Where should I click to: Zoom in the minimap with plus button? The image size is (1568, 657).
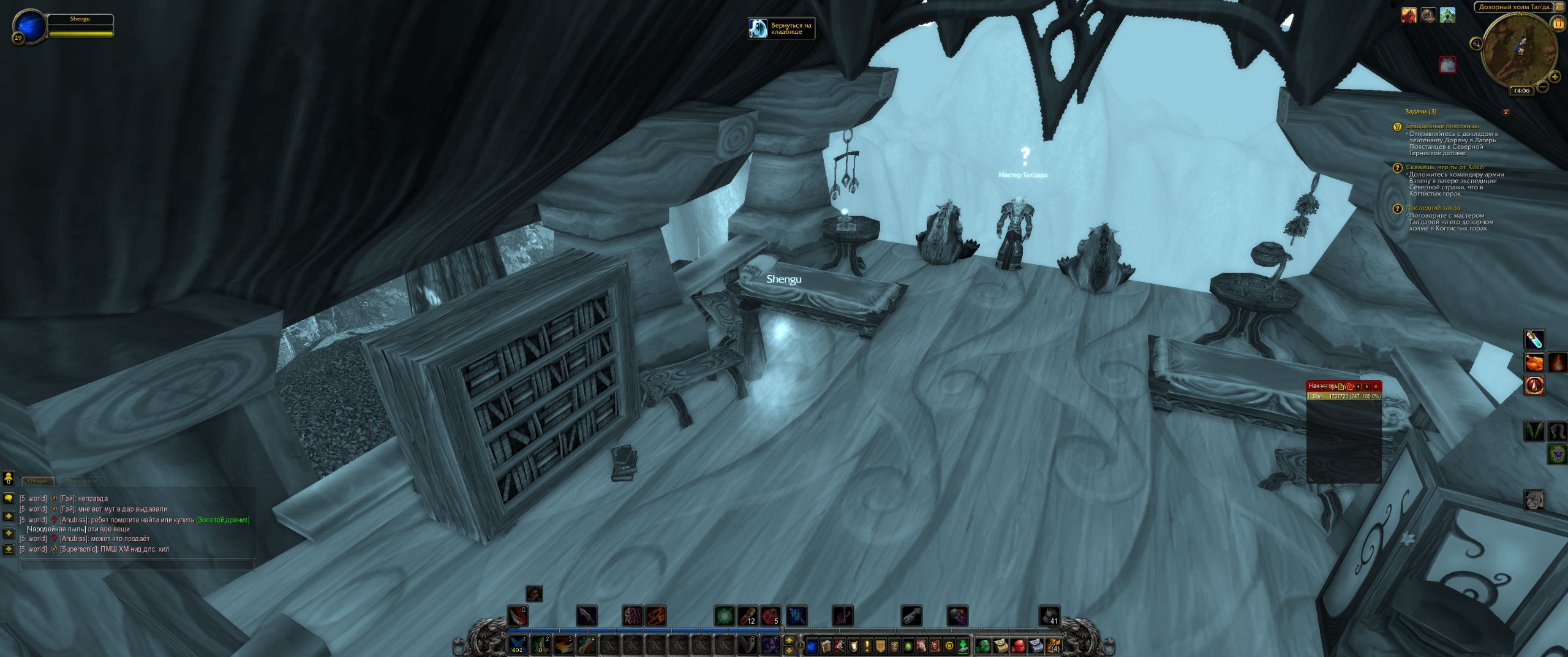[1555, 77]
